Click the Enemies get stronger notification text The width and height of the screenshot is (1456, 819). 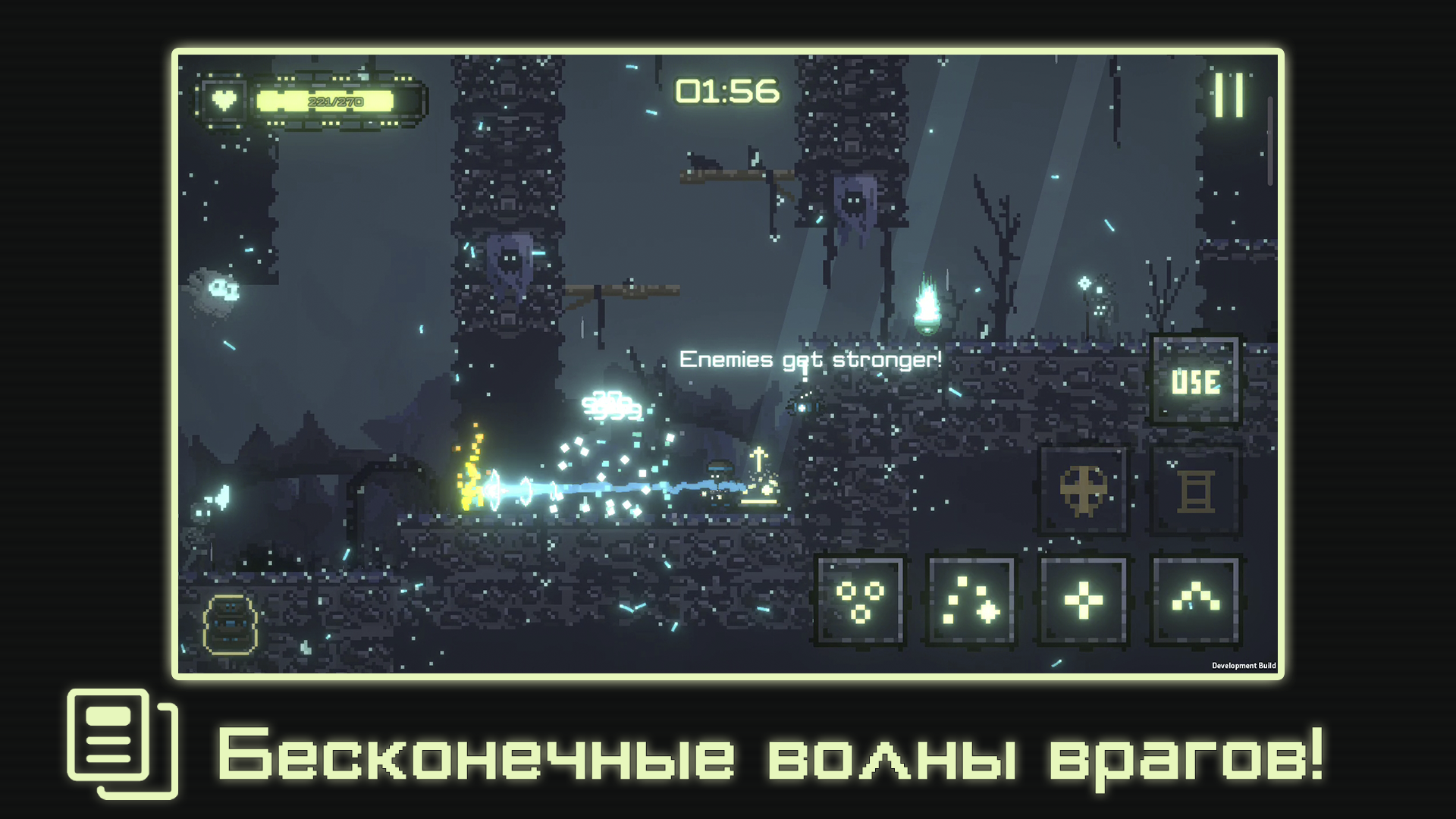pos(810,359)
